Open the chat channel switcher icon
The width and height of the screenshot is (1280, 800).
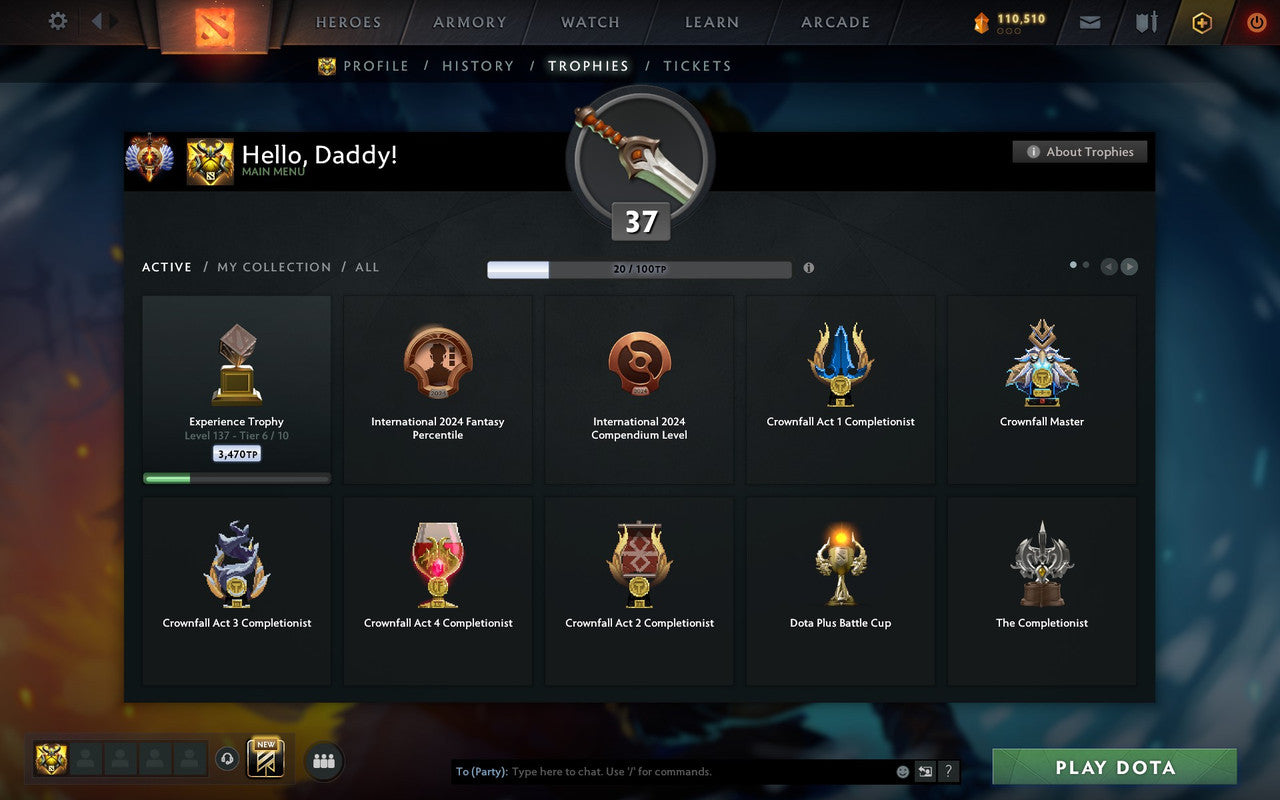click(925, 771)
